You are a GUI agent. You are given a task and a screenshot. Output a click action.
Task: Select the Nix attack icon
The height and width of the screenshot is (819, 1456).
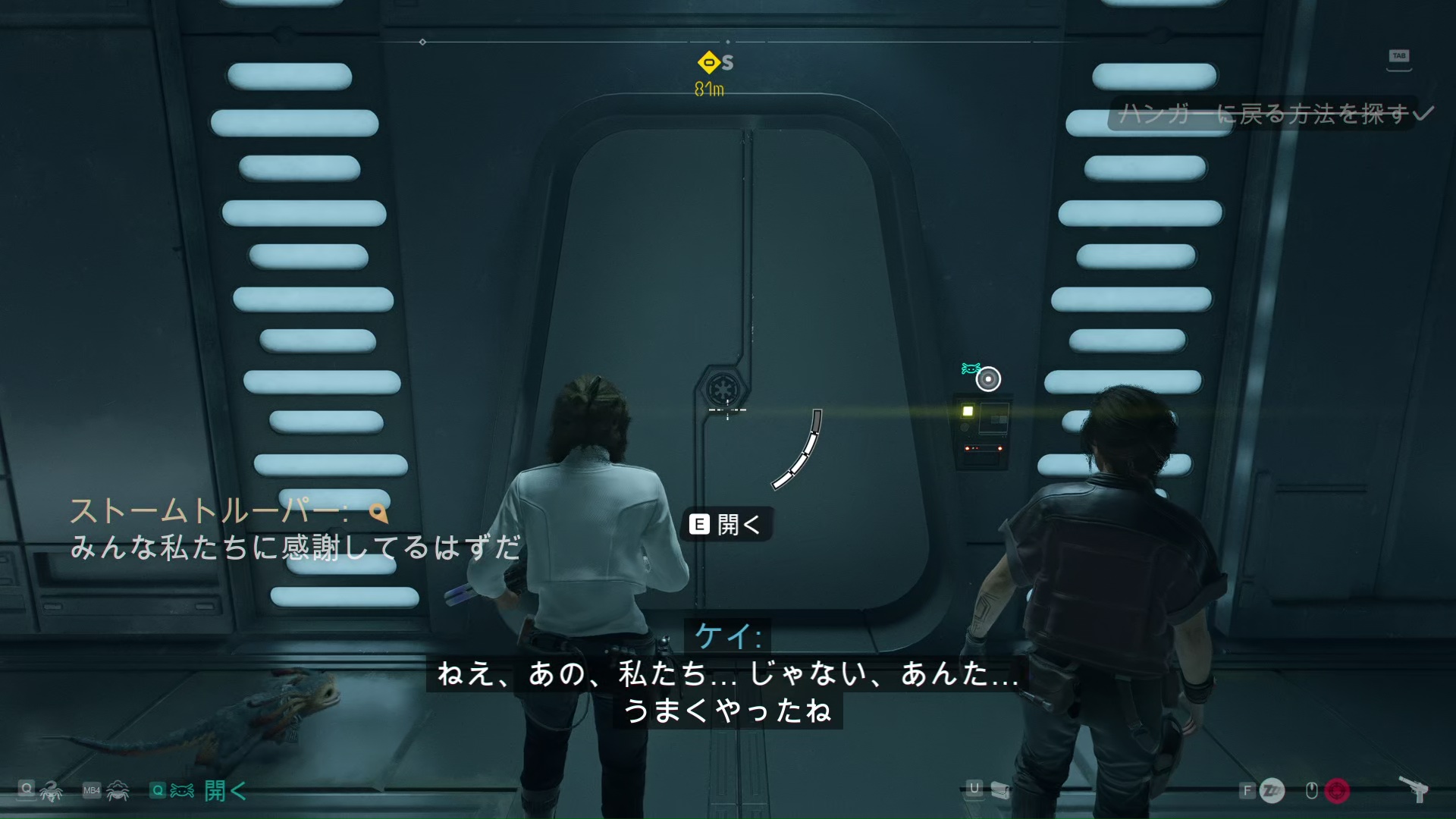coord(51,792)
